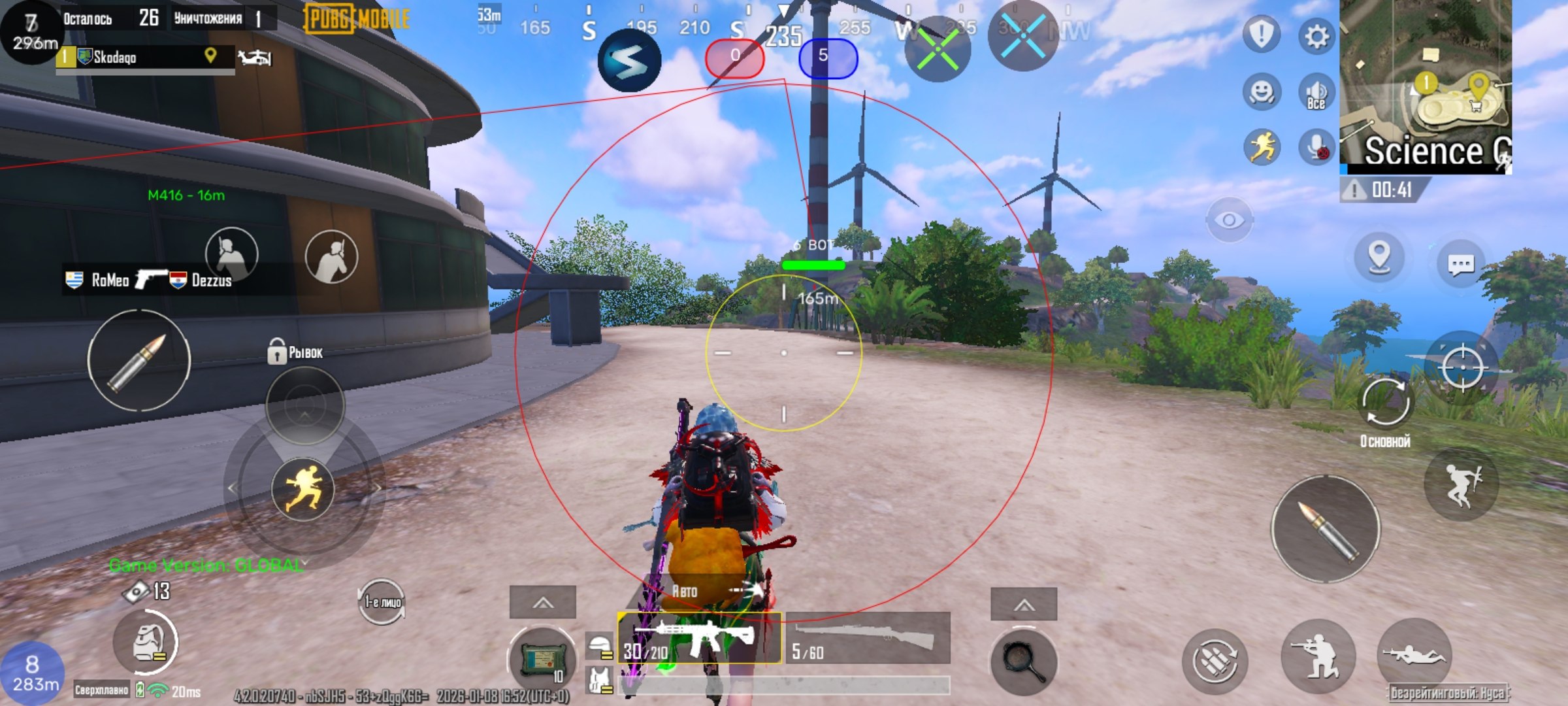Screen dimensions: 1568x706
Task: Toggle the voice speaker set to Все
Action: pos(1316,93)
